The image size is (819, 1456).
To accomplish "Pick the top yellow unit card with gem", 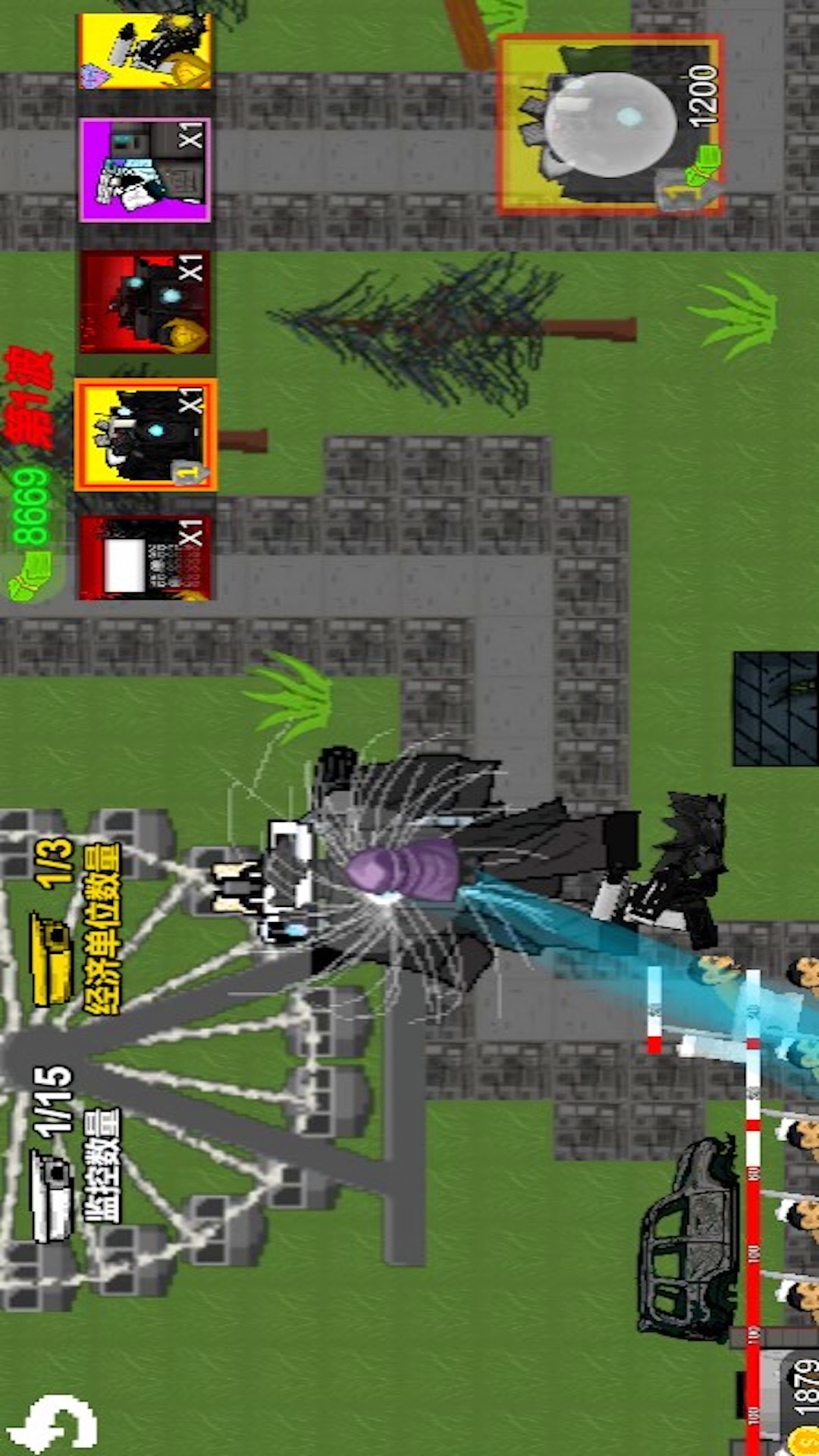I will coord(145,51).
